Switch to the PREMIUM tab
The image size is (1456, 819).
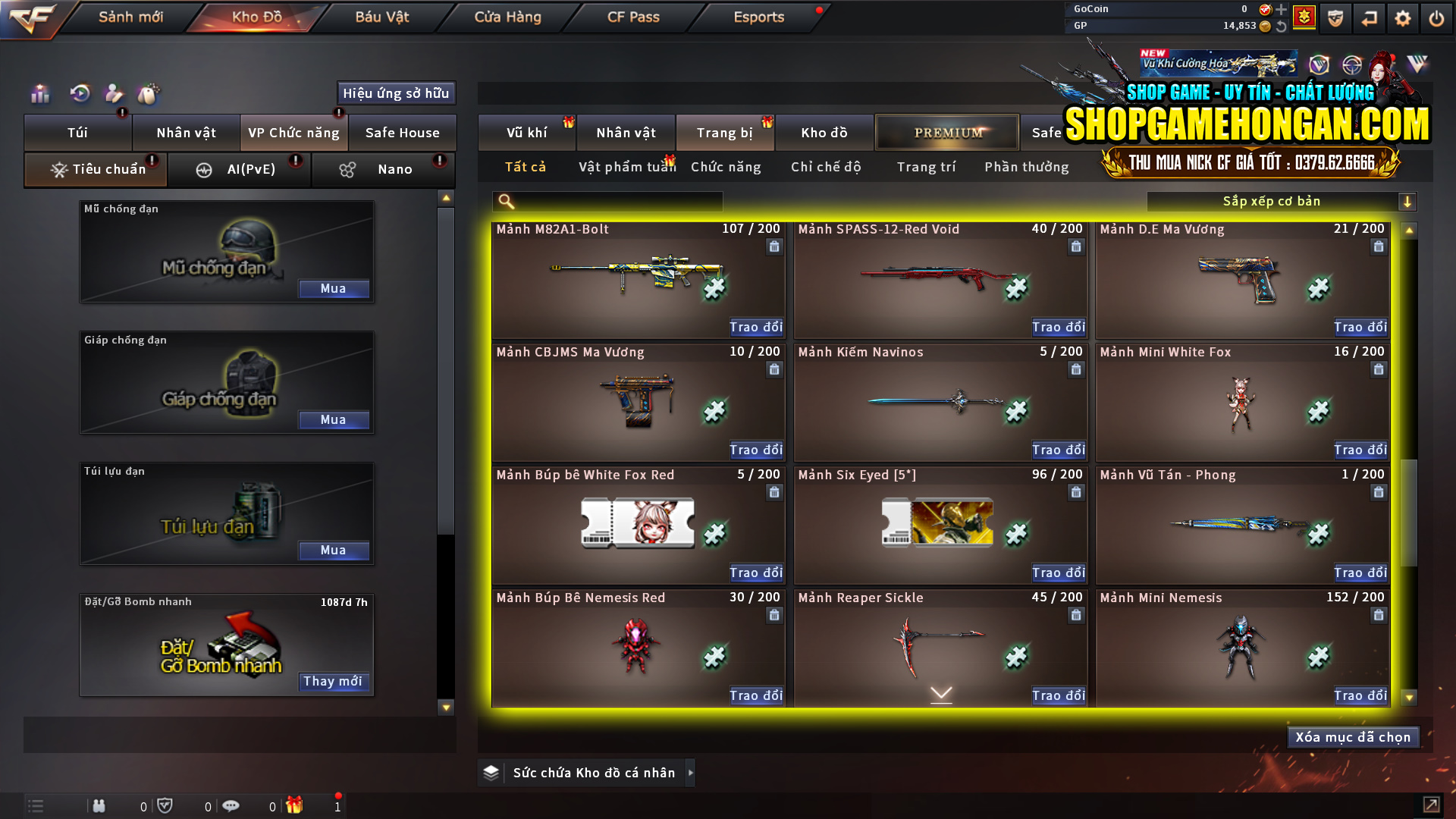(946, 132)
